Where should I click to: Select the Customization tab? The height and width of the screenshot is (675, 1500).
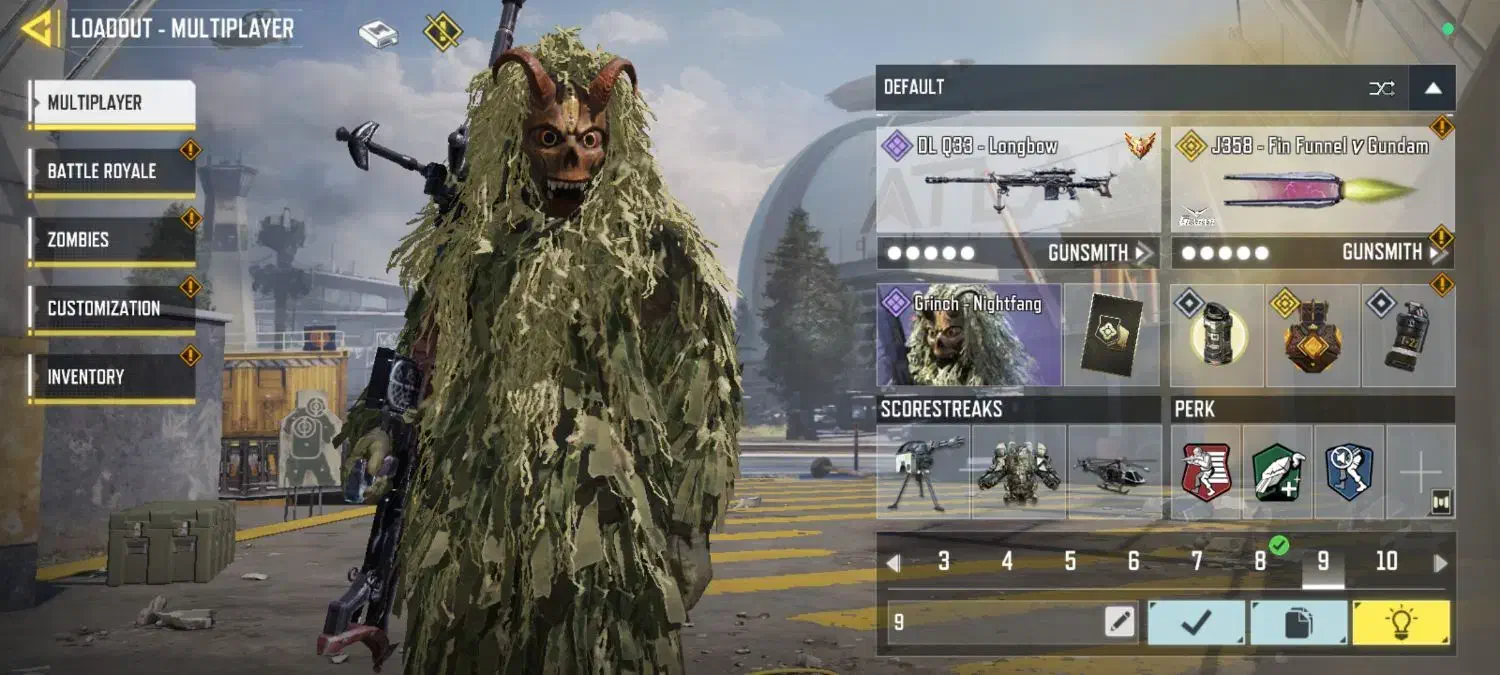110,308
